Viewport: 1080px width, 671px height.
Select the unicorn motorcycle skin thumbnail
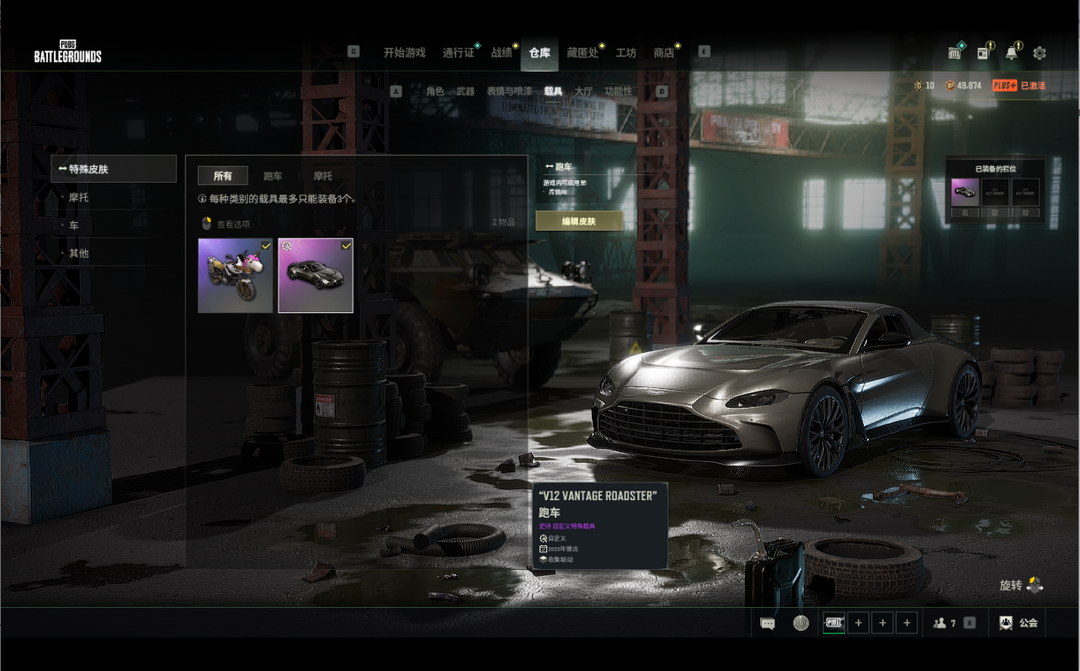coord(235,275)
